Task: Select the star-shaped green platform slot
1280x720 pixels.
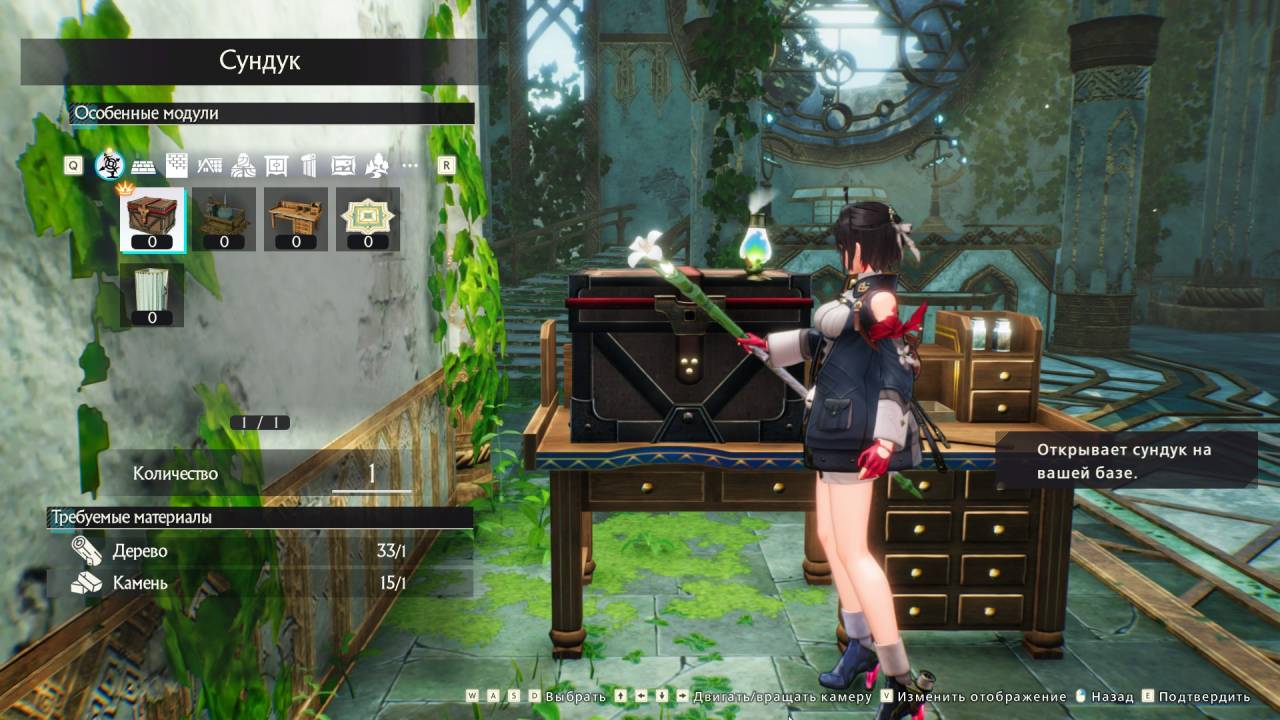Action: click(368, 218)
